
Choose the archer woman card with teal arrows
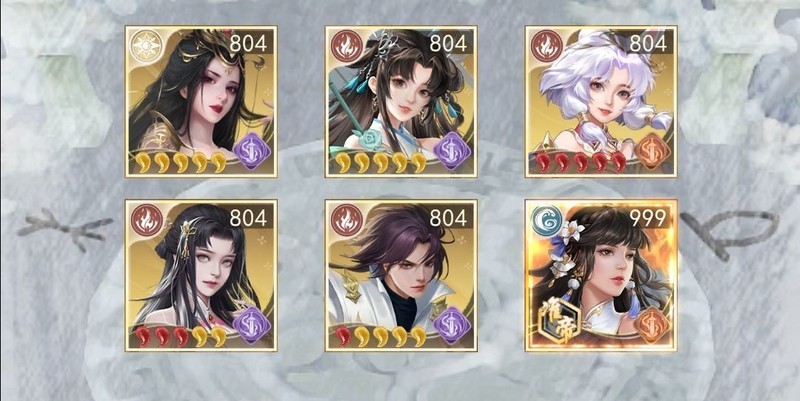(x=401, y=102)
